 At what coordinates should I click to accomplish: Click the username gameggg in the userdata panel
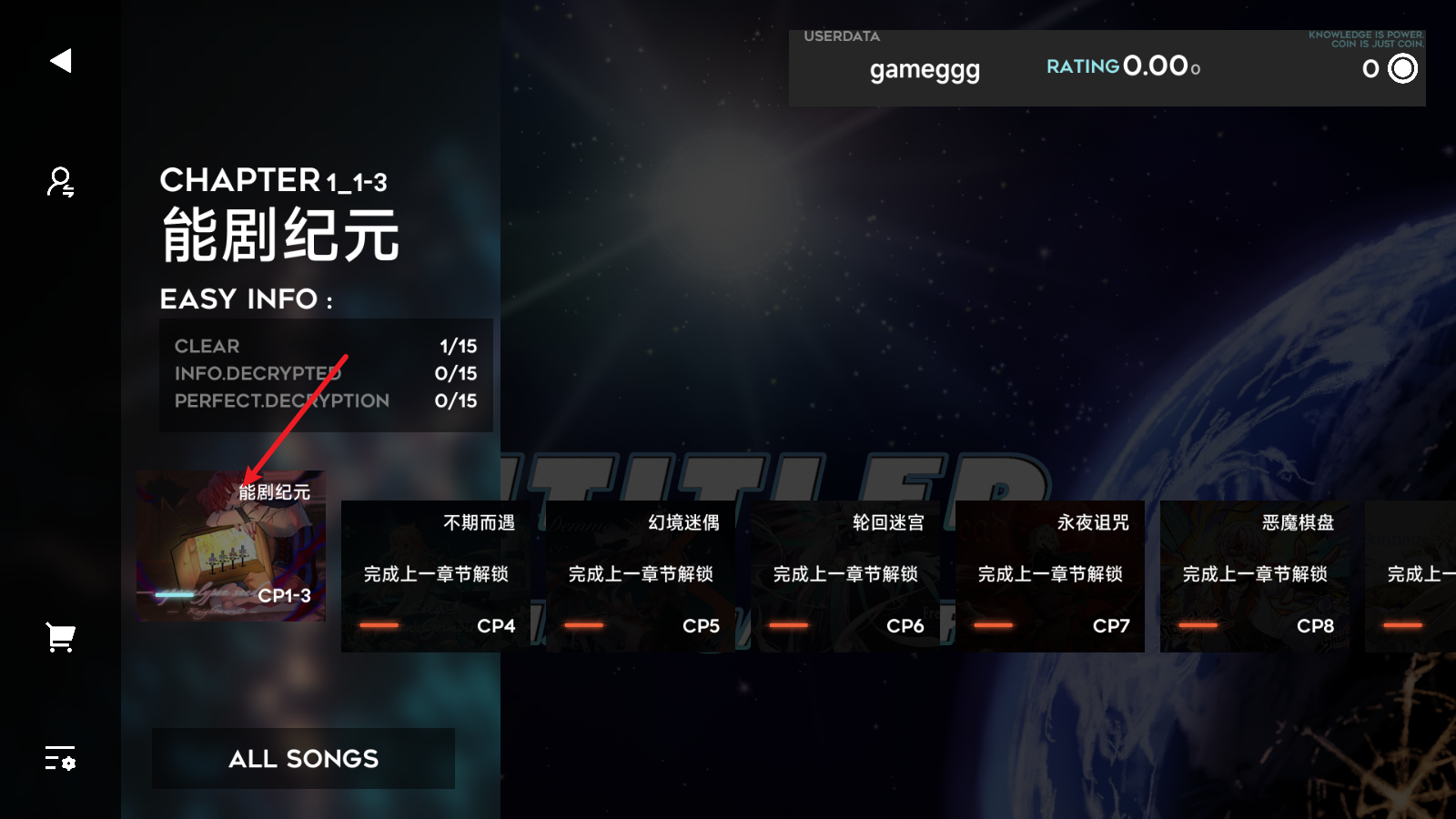[924, 70]
